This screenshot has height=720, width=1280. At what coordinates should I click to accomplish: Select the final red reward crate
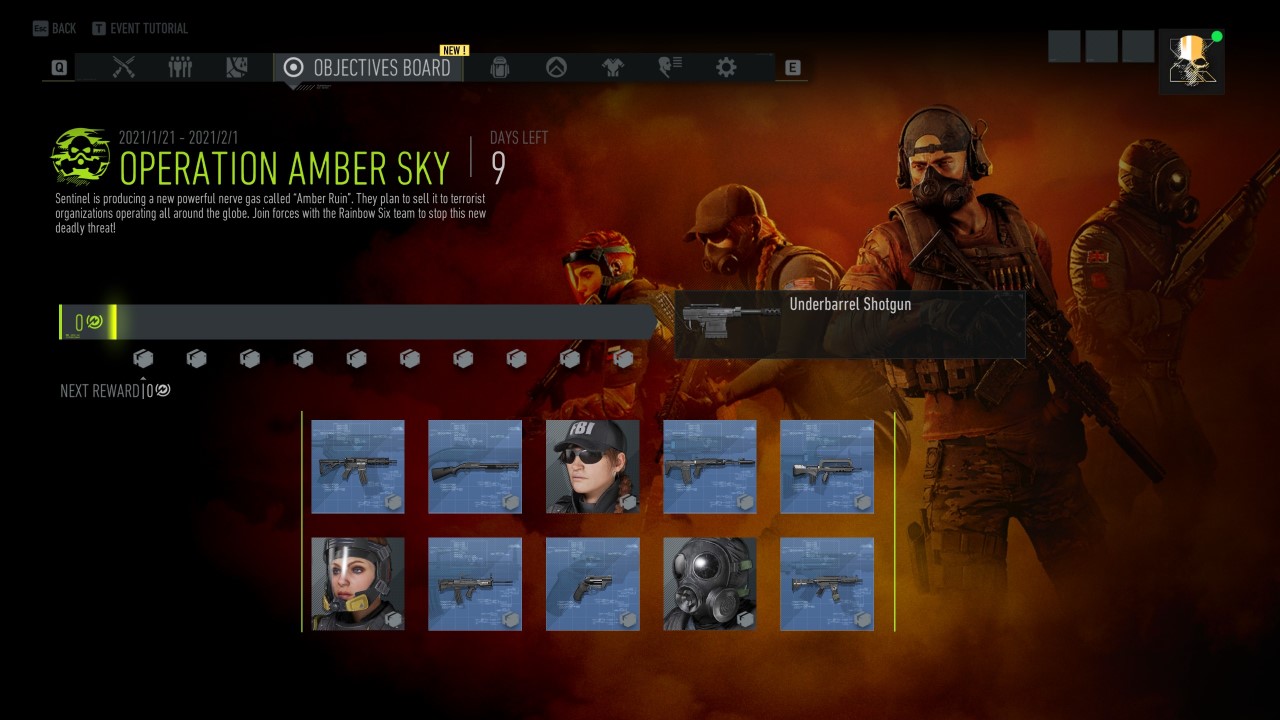point(624,357)
